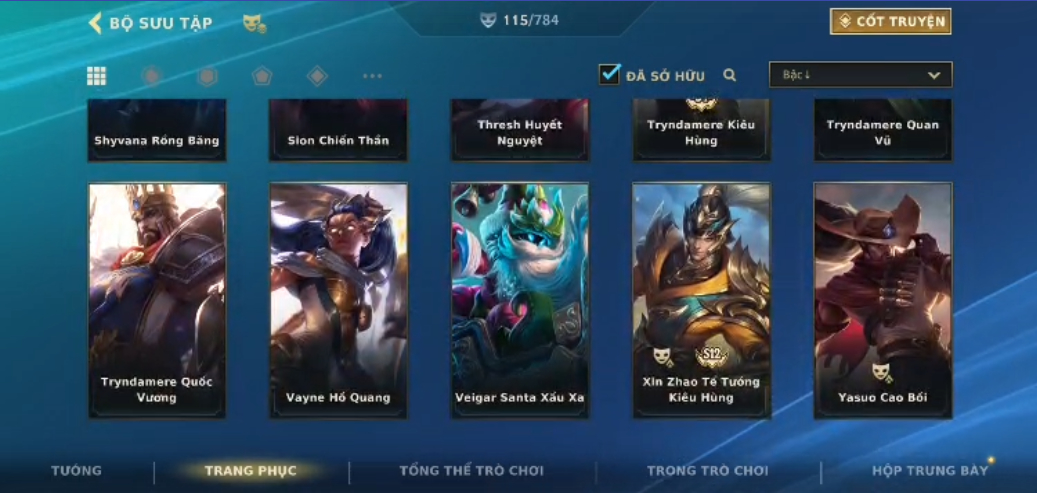Select the Yasuo Cao Bồi skin card
This screenshot has width=1037, height=493.
(x=882, y=299)
